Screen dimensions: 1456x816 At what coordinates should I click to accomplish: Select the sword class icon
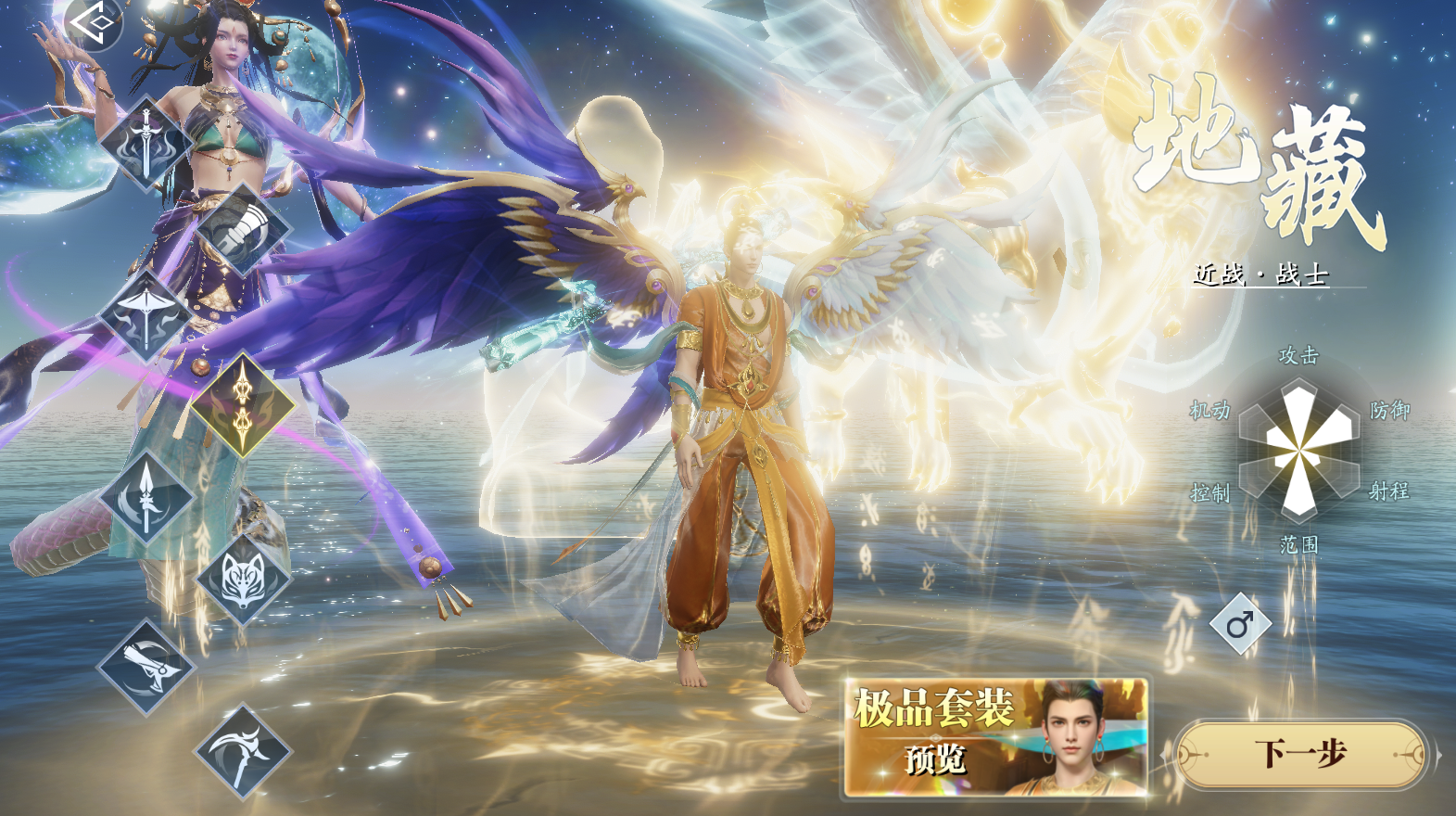tap(146, 143)
